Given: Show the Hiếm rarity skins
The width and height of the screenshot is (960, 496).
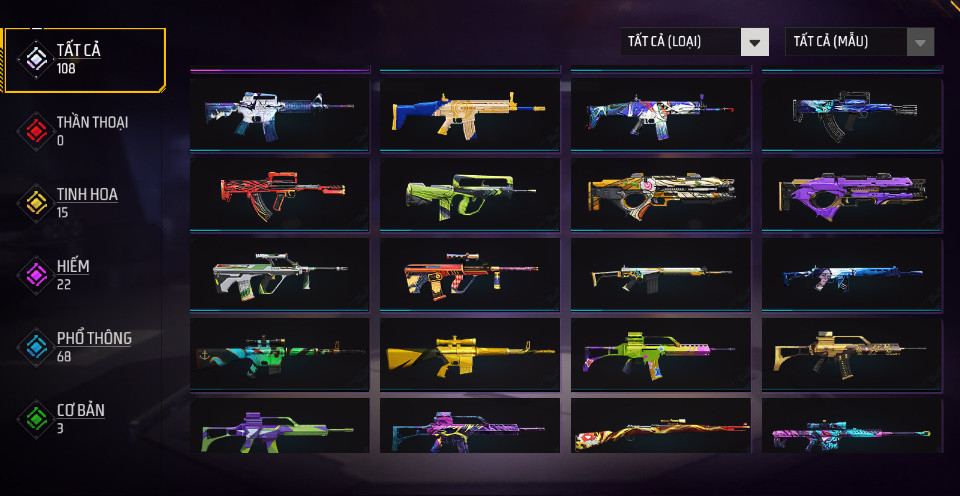Looking at the screenshot, I should 72,274.
